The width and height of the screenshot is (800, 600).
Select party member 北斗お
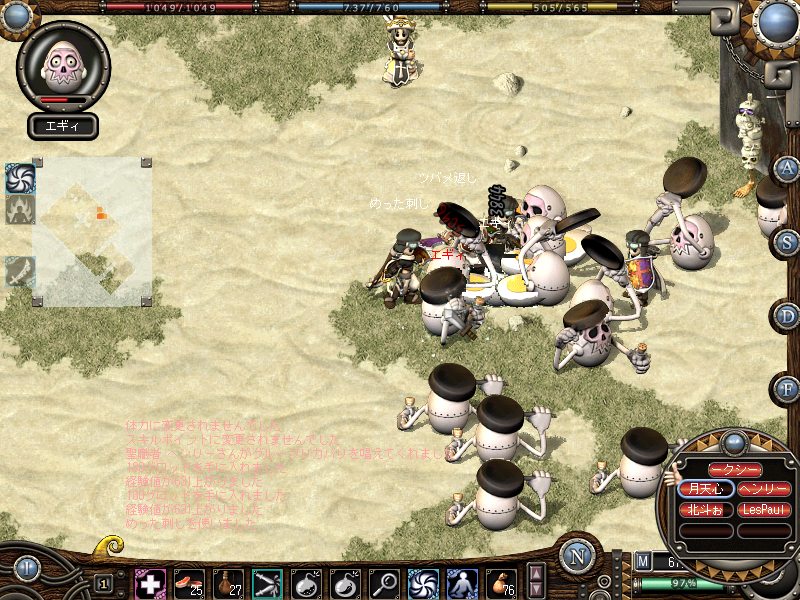tap(705, 509)
